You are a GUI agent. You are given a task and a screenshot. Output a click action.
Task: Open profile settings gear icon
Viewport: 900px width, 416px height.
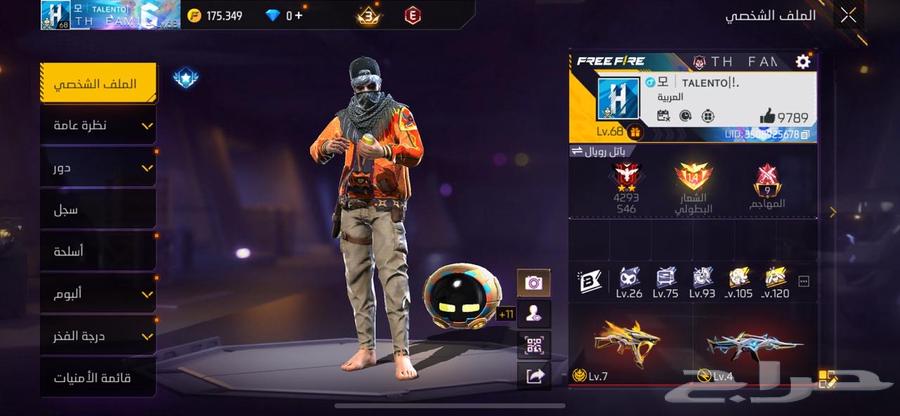point(802,62)
